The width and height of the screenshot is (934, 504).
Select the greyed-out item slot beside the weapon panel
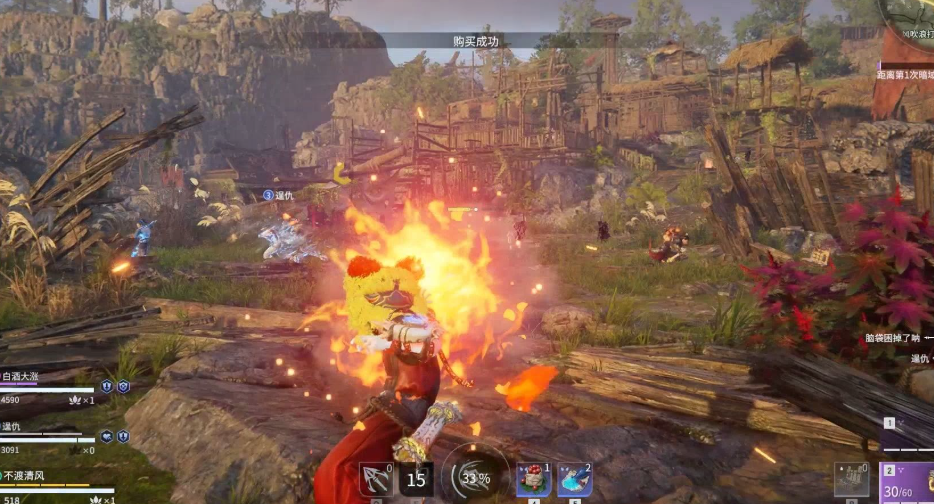pos(852,480)
